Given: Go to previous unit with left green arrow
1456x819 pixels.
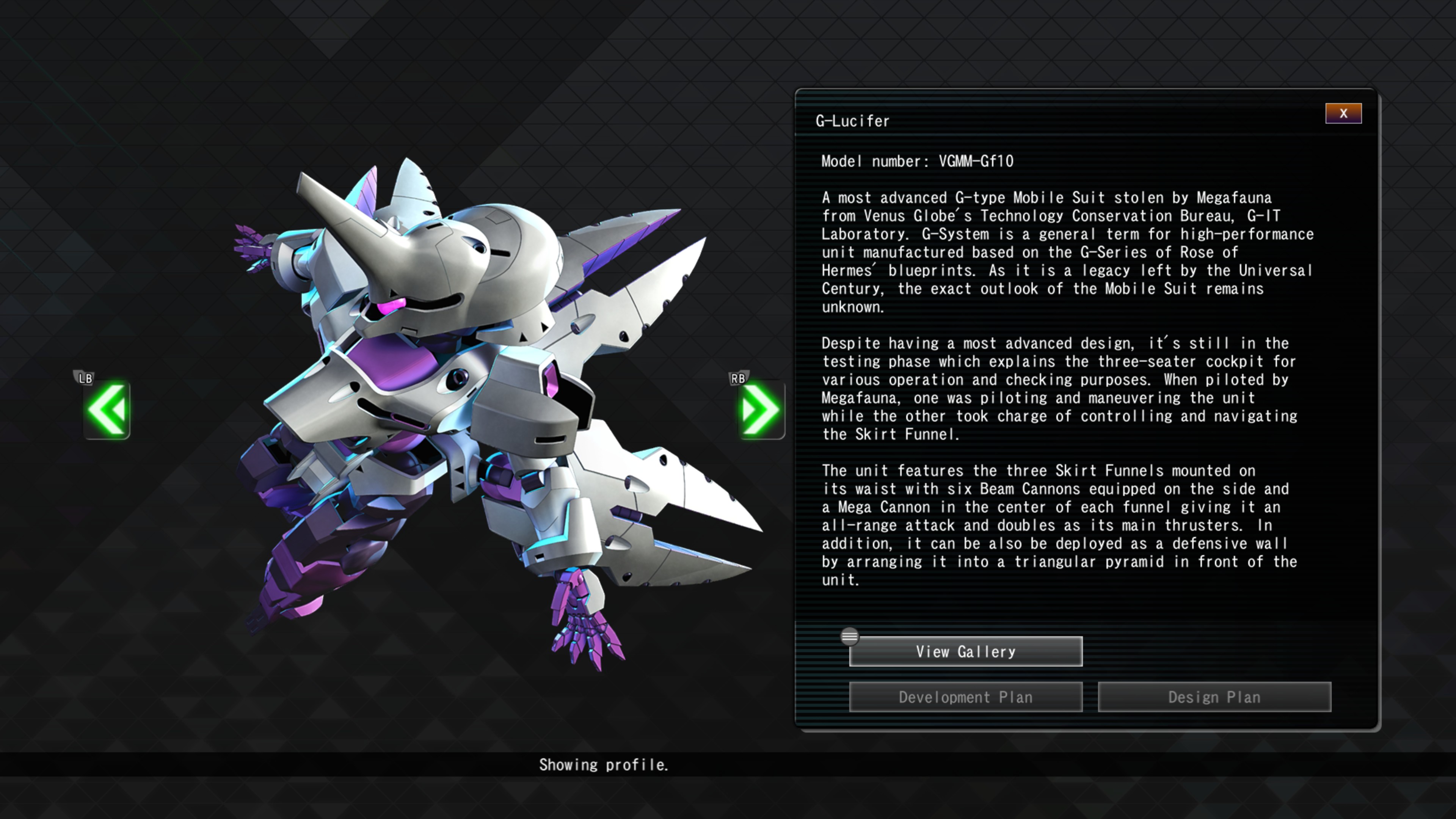Looking at the screenshot, I should coord(107,410).
